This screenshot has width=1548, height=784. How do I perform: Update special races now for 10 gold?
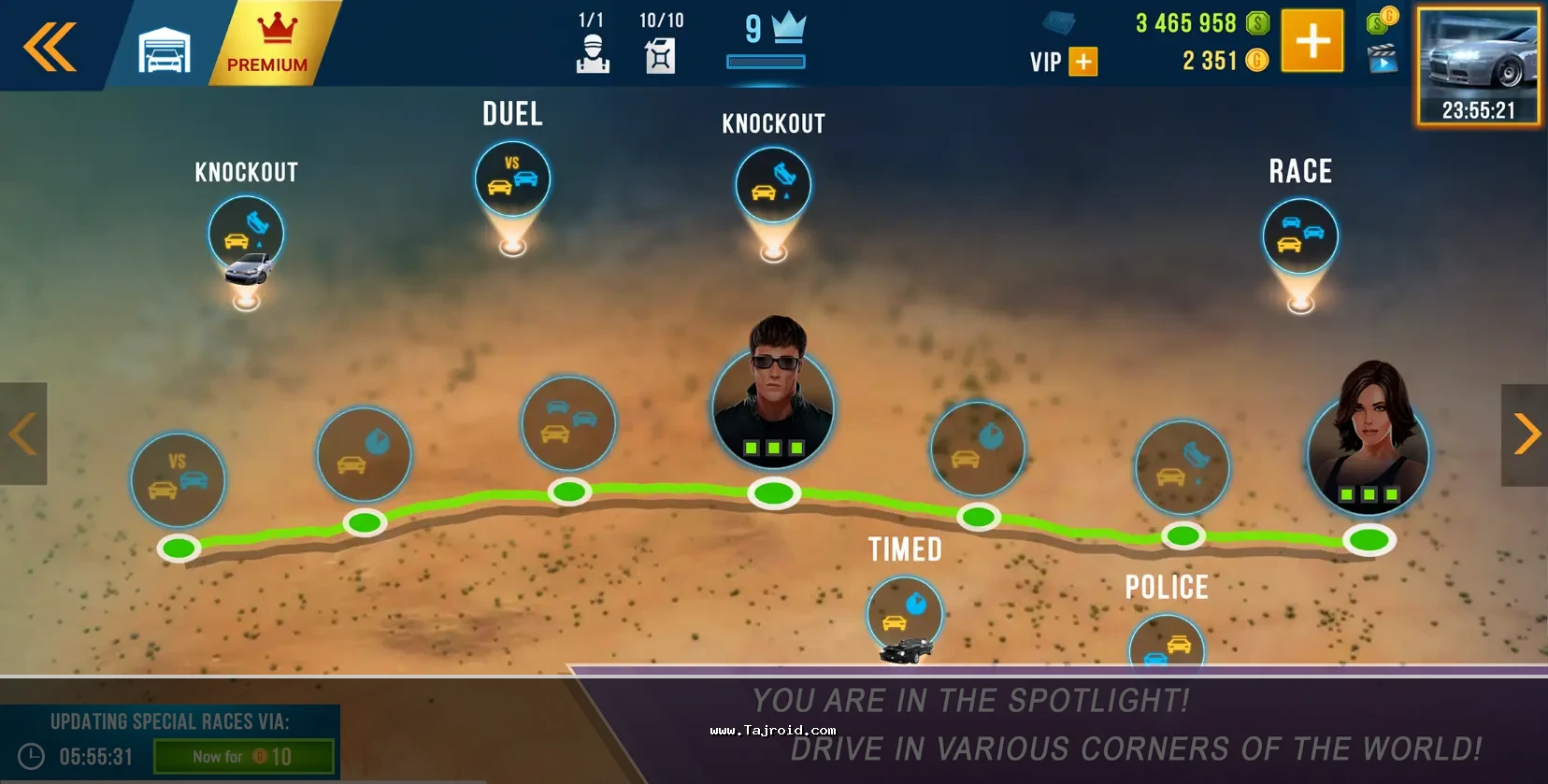[x=243, y=756]
